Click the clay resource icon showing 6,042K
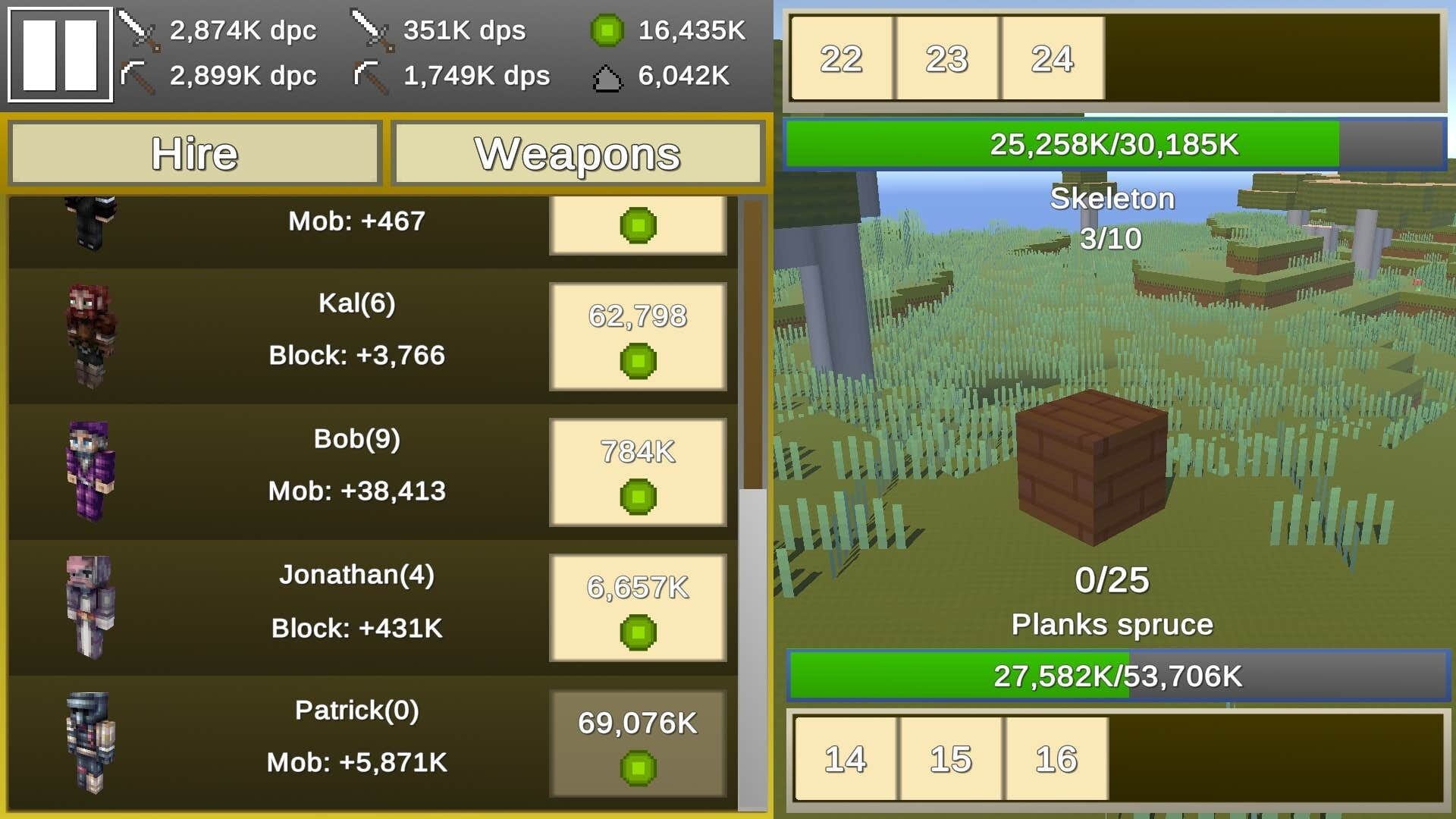 (x=607, y=76)
